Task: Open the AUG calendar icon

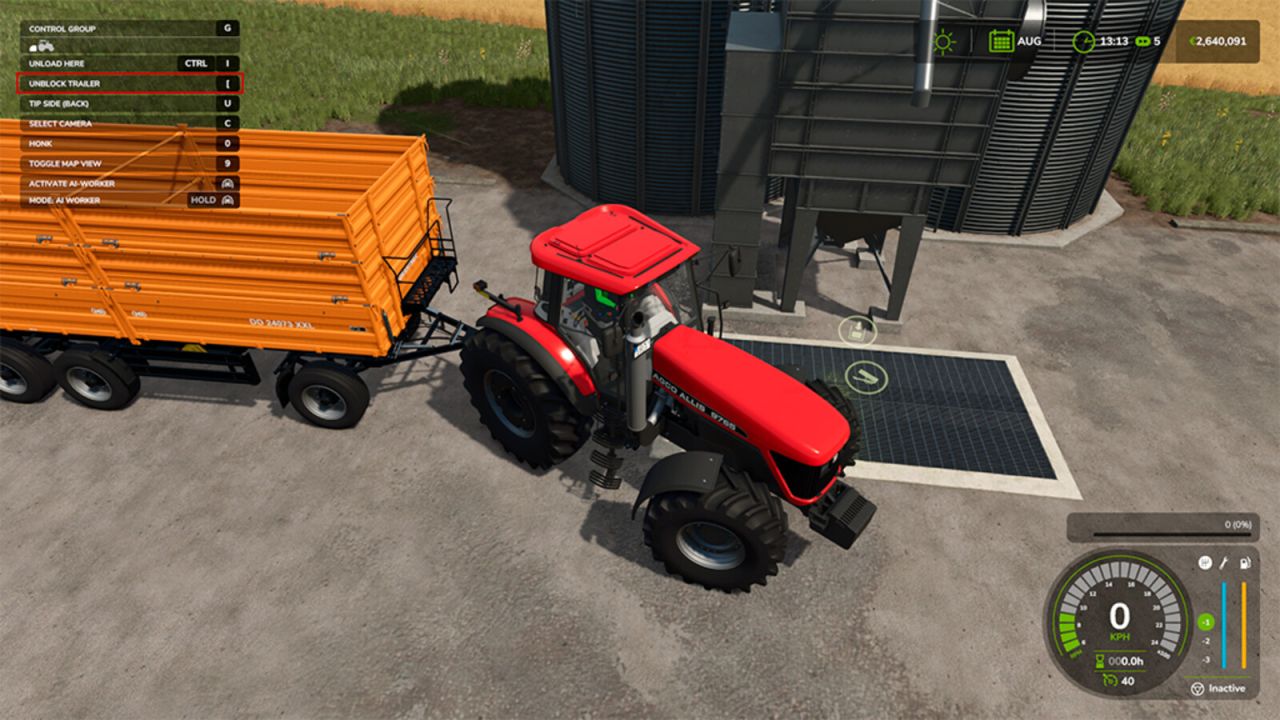Action: pos(1002,41)
